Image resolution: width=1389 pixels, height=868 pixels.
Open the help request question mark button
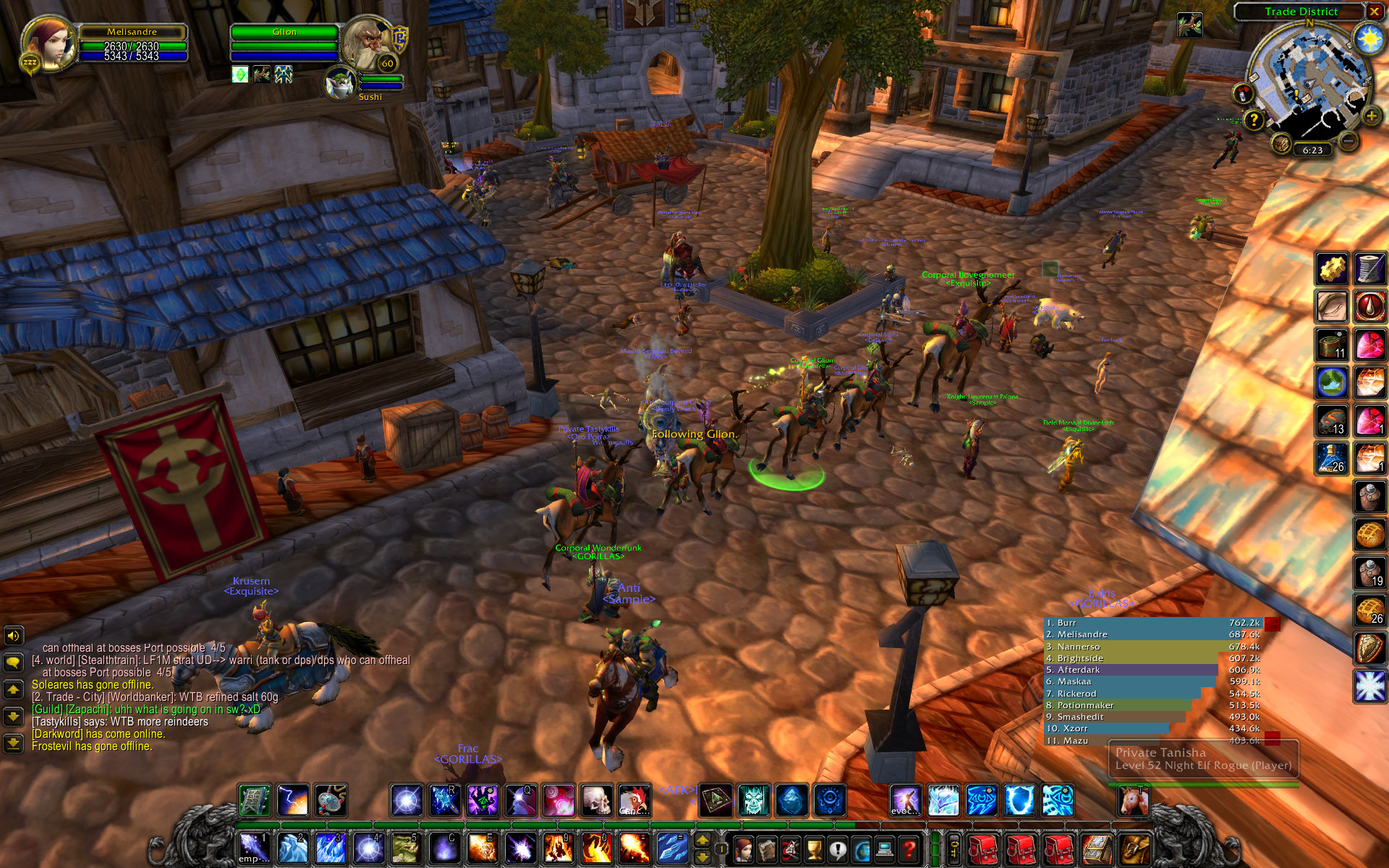tap(1254, 120)
